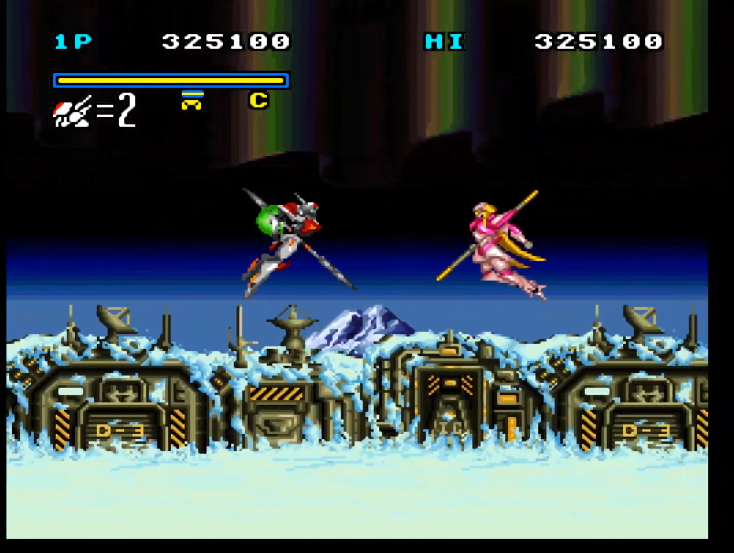This screenshot has height=553, width=734.
Task: Click the yellow C indicator icon
Action: click(x=258, y=100)
